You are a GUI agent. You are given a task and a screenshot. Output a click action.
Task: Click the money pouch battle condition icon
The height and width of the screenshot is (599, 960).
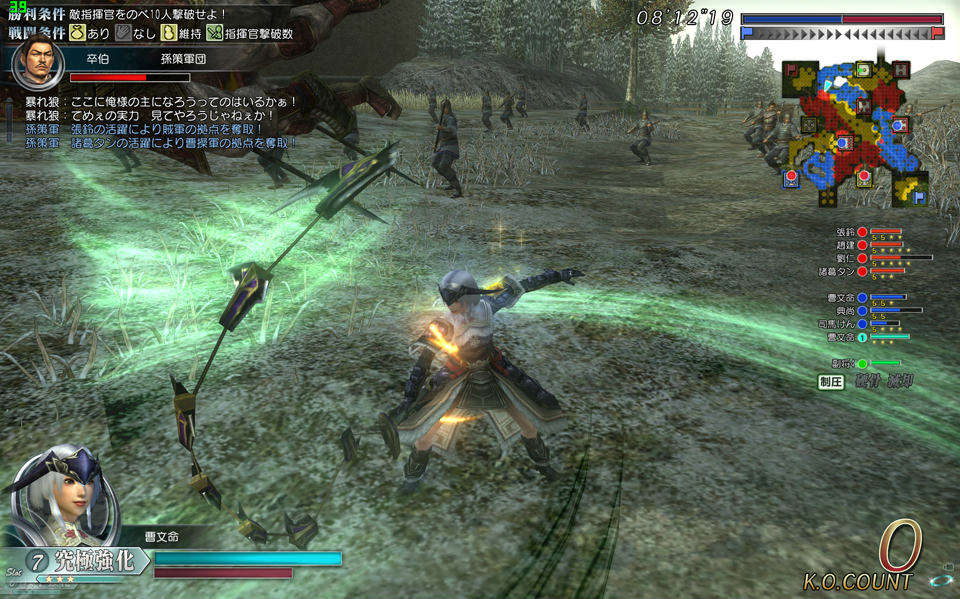coord(77,33)
